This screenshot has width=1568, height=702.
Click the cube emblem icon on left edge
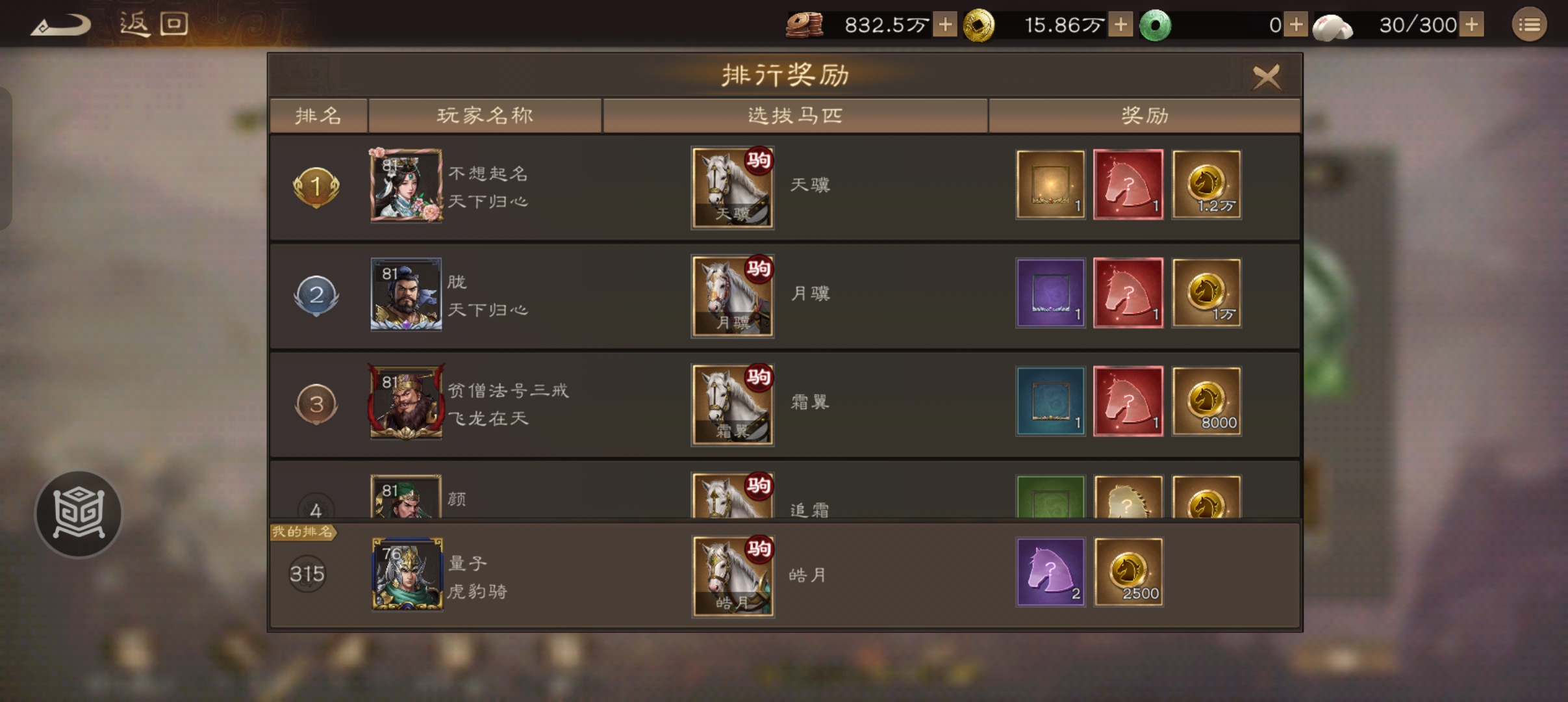78,513
